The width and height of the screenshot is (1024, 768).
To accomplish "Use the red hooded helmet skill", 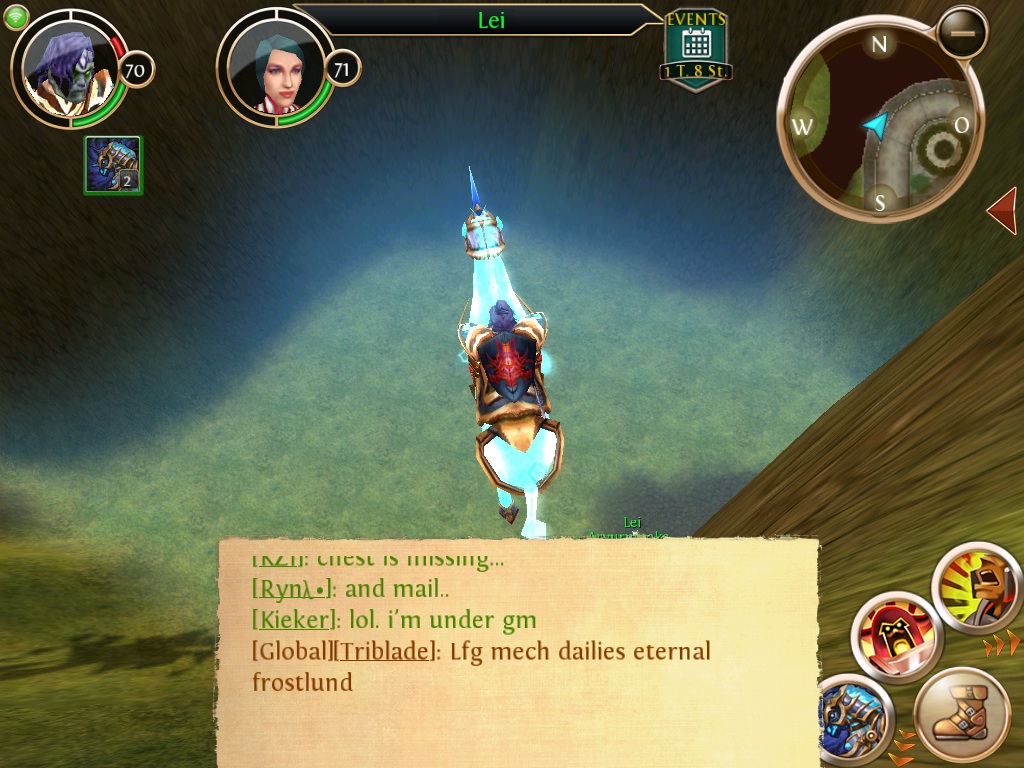I will [896, 636].
